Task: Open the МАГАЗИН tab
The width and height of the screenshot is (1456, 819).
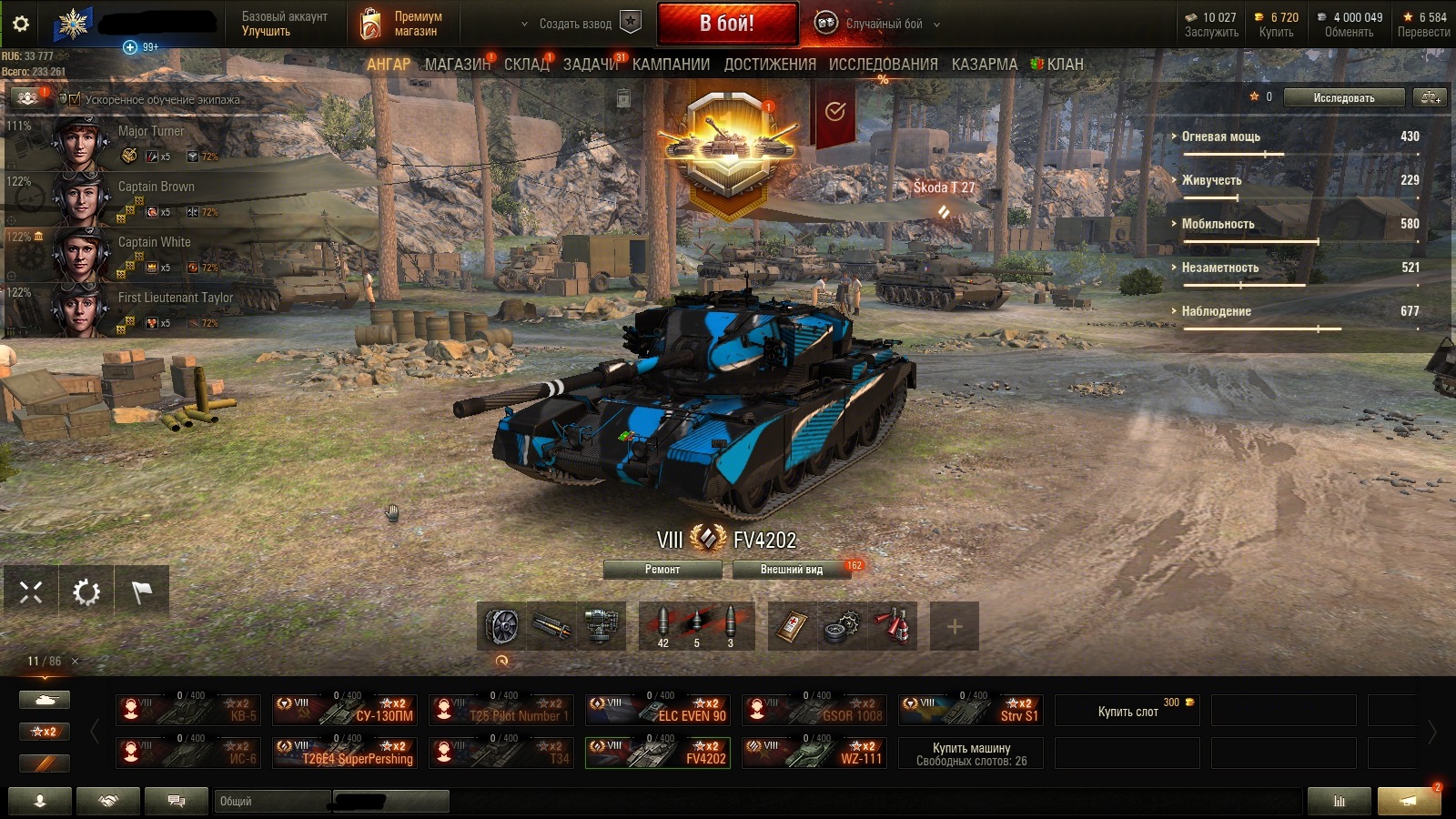Action: click(456, 65)
